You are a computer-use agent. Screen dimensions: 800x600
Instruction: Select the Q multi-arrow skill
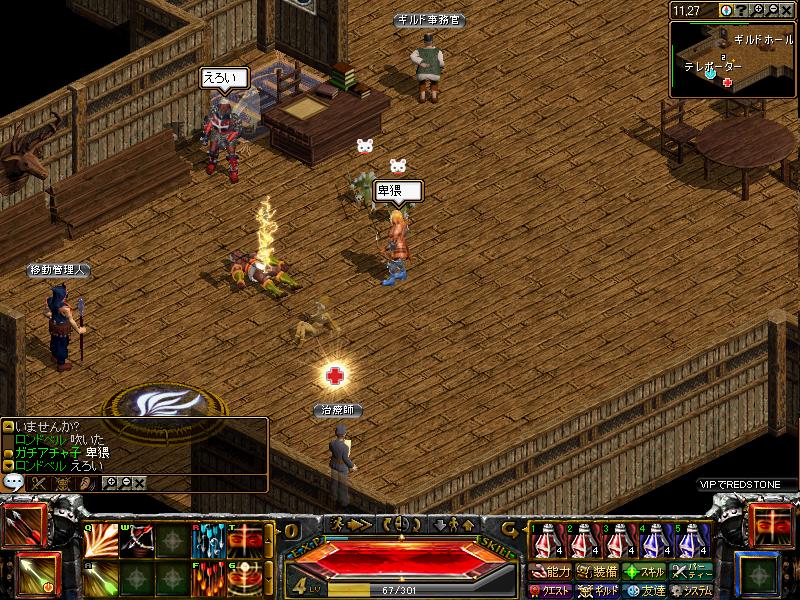pyautogui.click(x=99, y=541)
